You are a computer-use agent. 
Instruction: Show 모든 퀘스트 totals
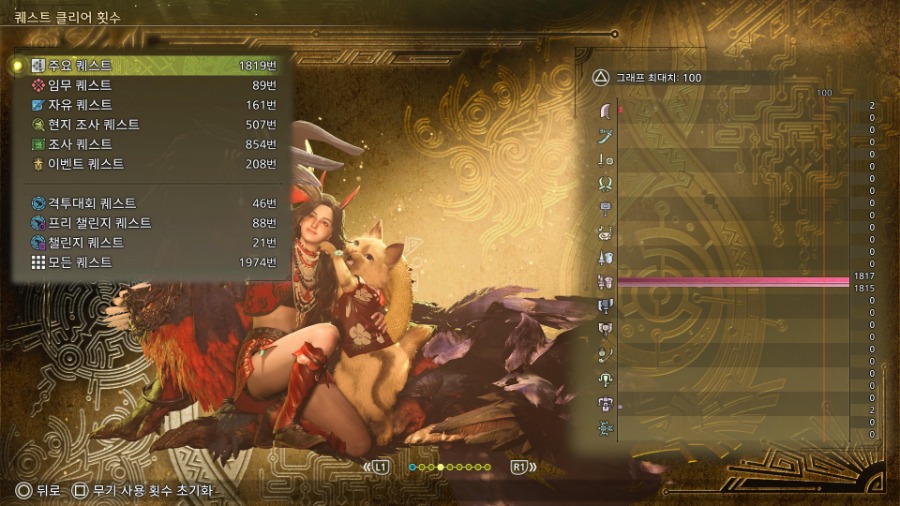pos(150,262)
